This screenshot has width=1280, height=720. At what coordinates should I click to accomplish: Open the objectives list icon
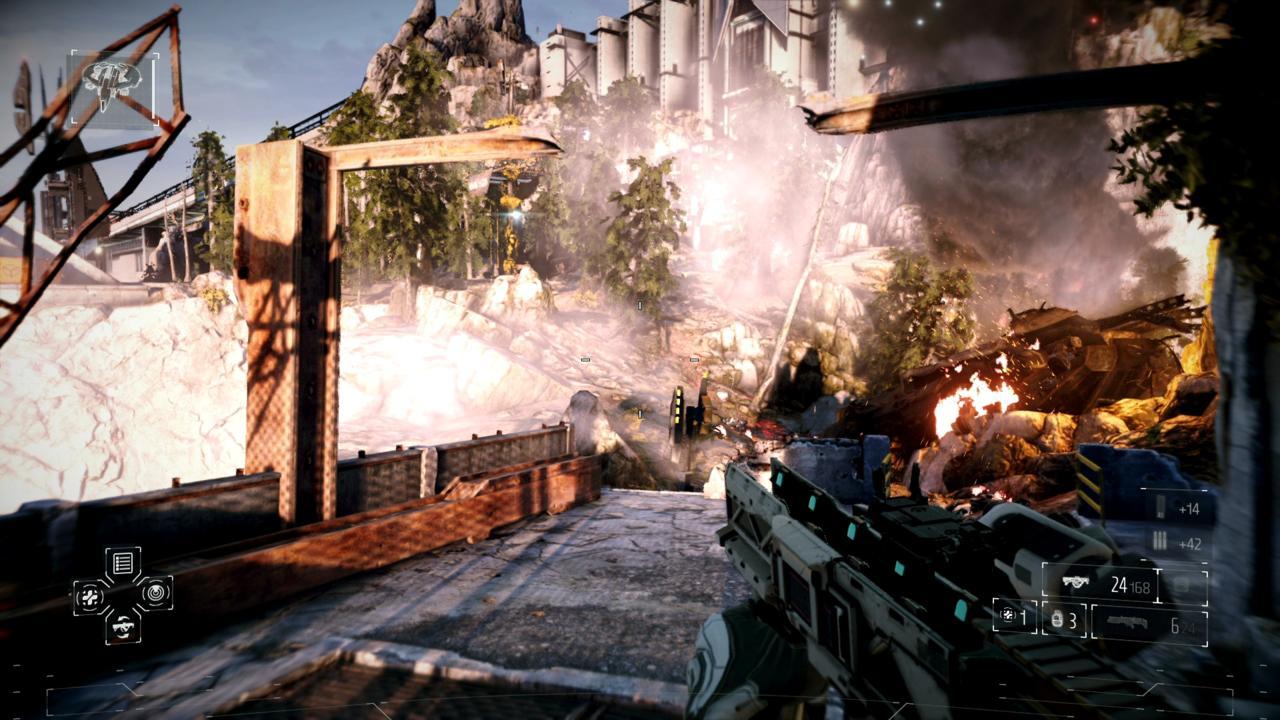point(123,564)
